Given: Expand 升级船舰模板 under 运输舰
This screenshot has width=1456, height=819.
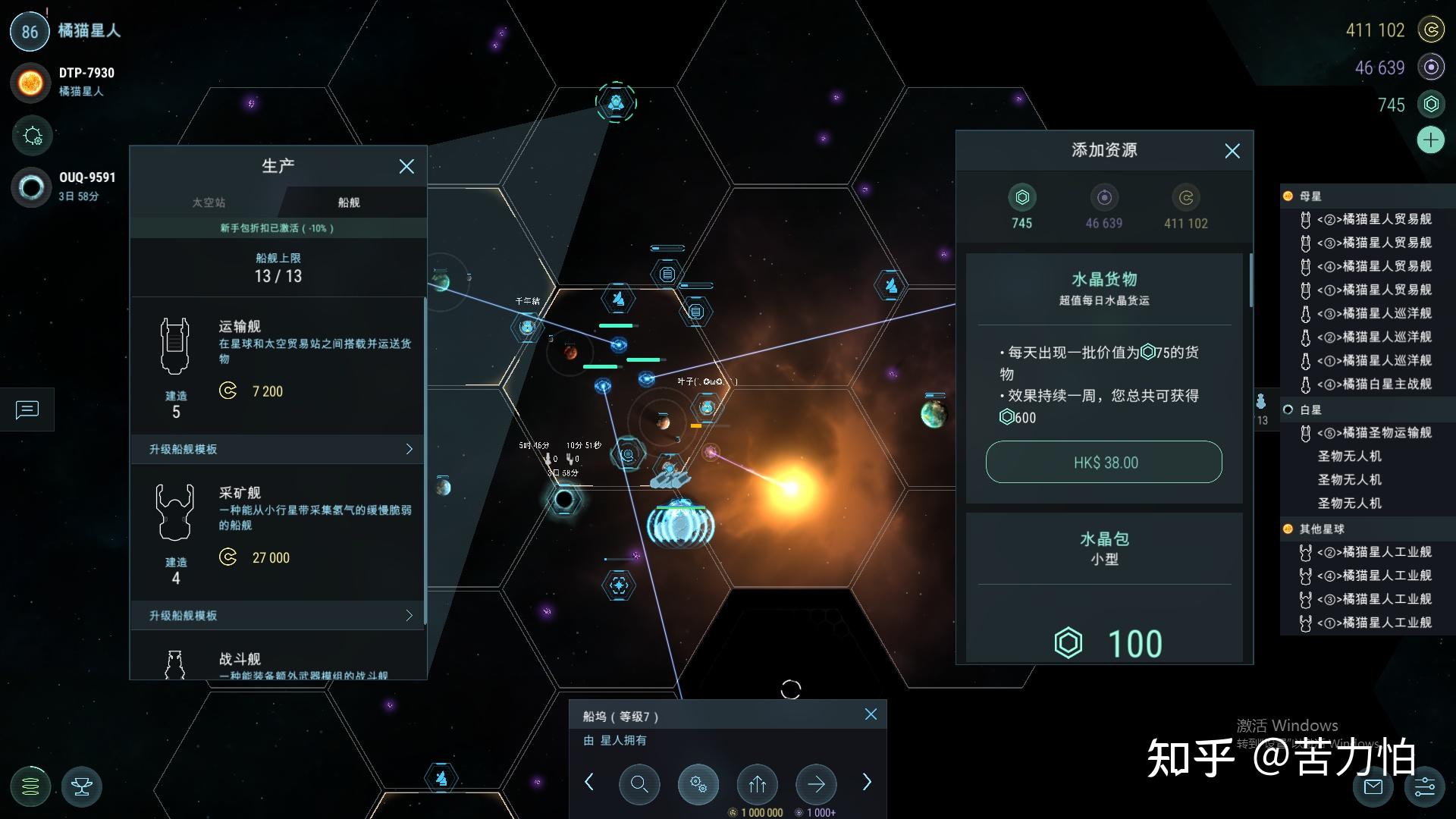Looking at the screenshot, I should click(277, 449).
